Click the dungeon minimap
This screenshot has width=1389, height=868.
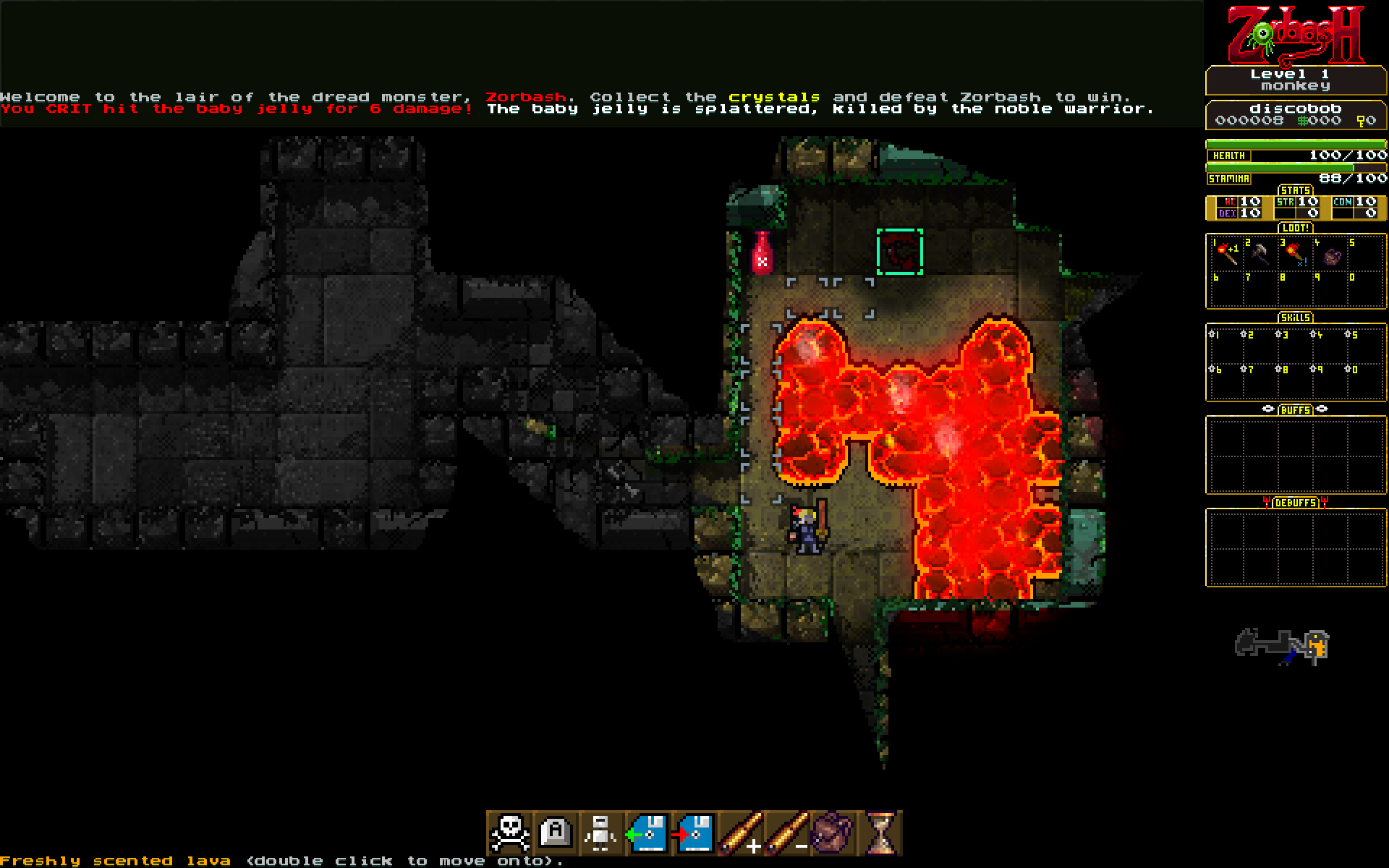(1282, 645)
